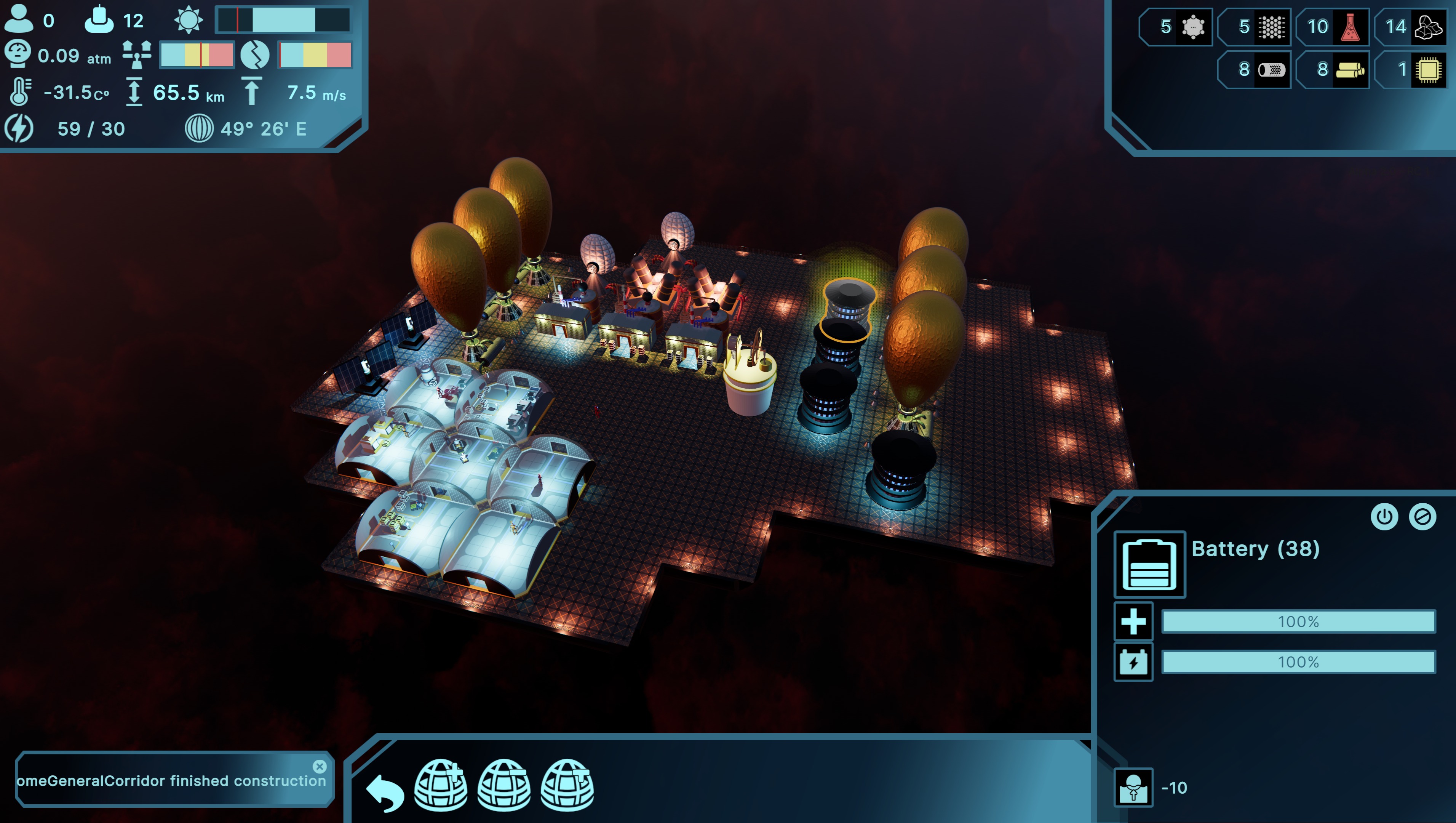The image size is (1456, 823).
Task: Select the dome with plus sign tool
Action: 441,785
